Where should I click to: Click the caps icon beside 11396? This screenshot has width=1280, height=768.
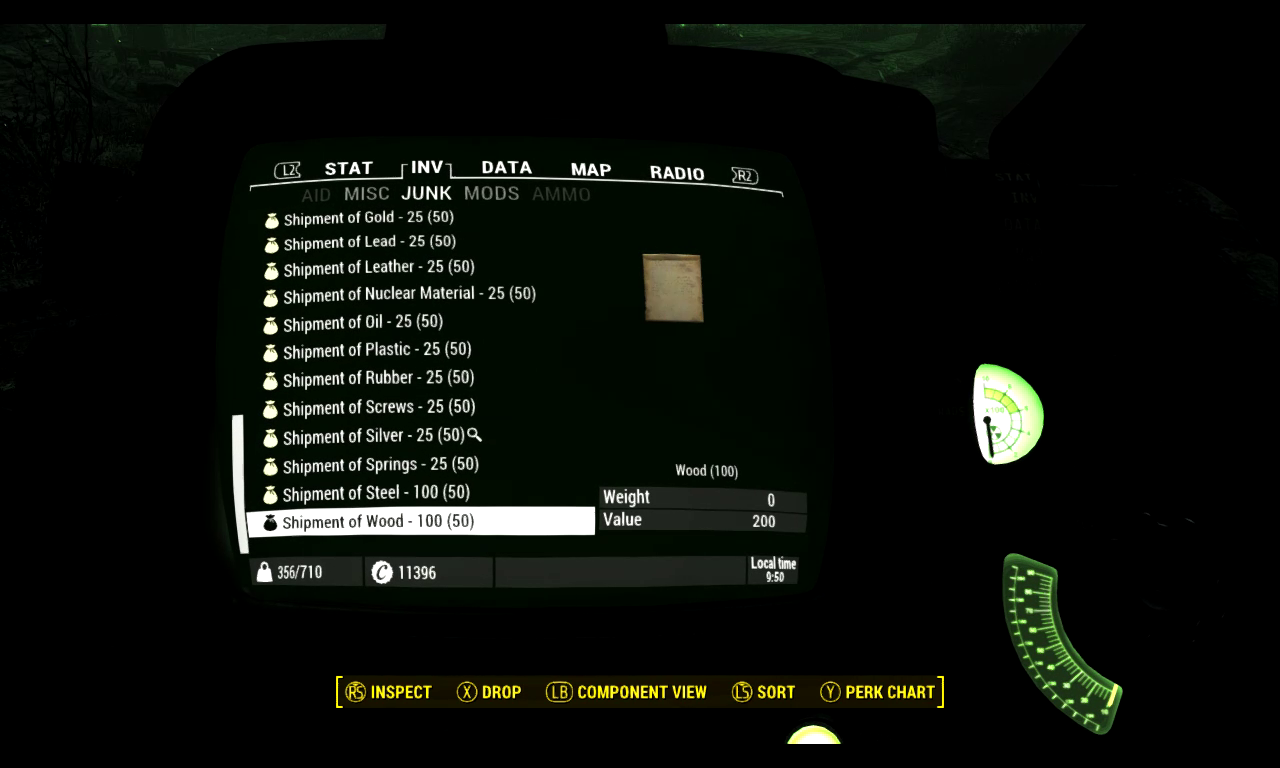coord(383,571)
